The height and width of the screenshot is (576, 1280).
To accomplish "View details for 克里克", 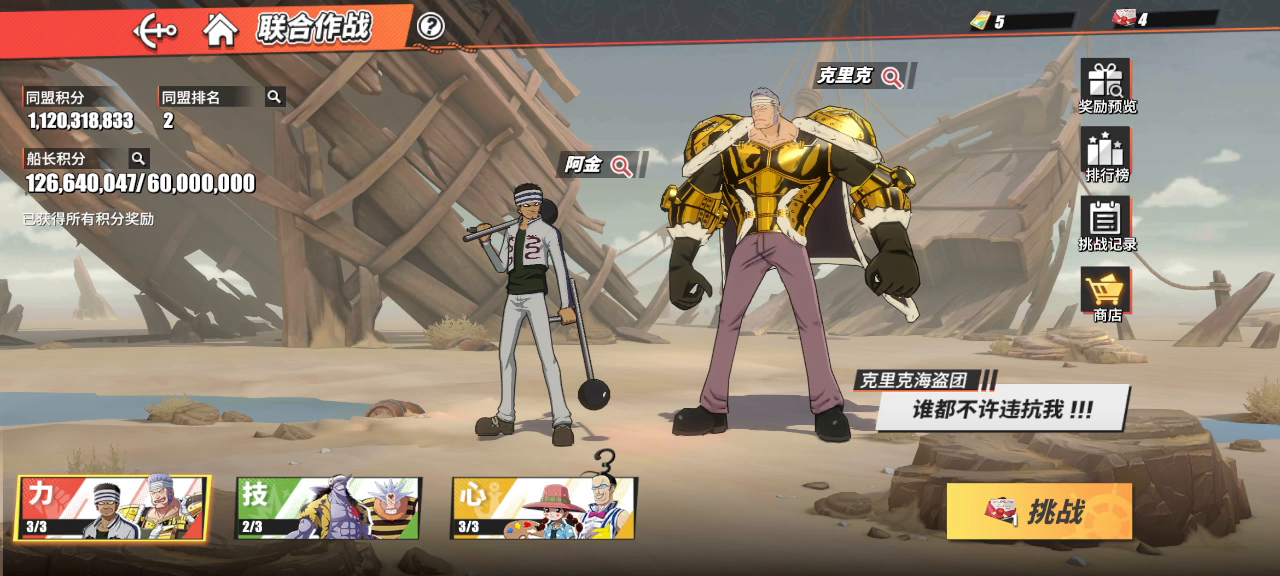I will point(892,76).
